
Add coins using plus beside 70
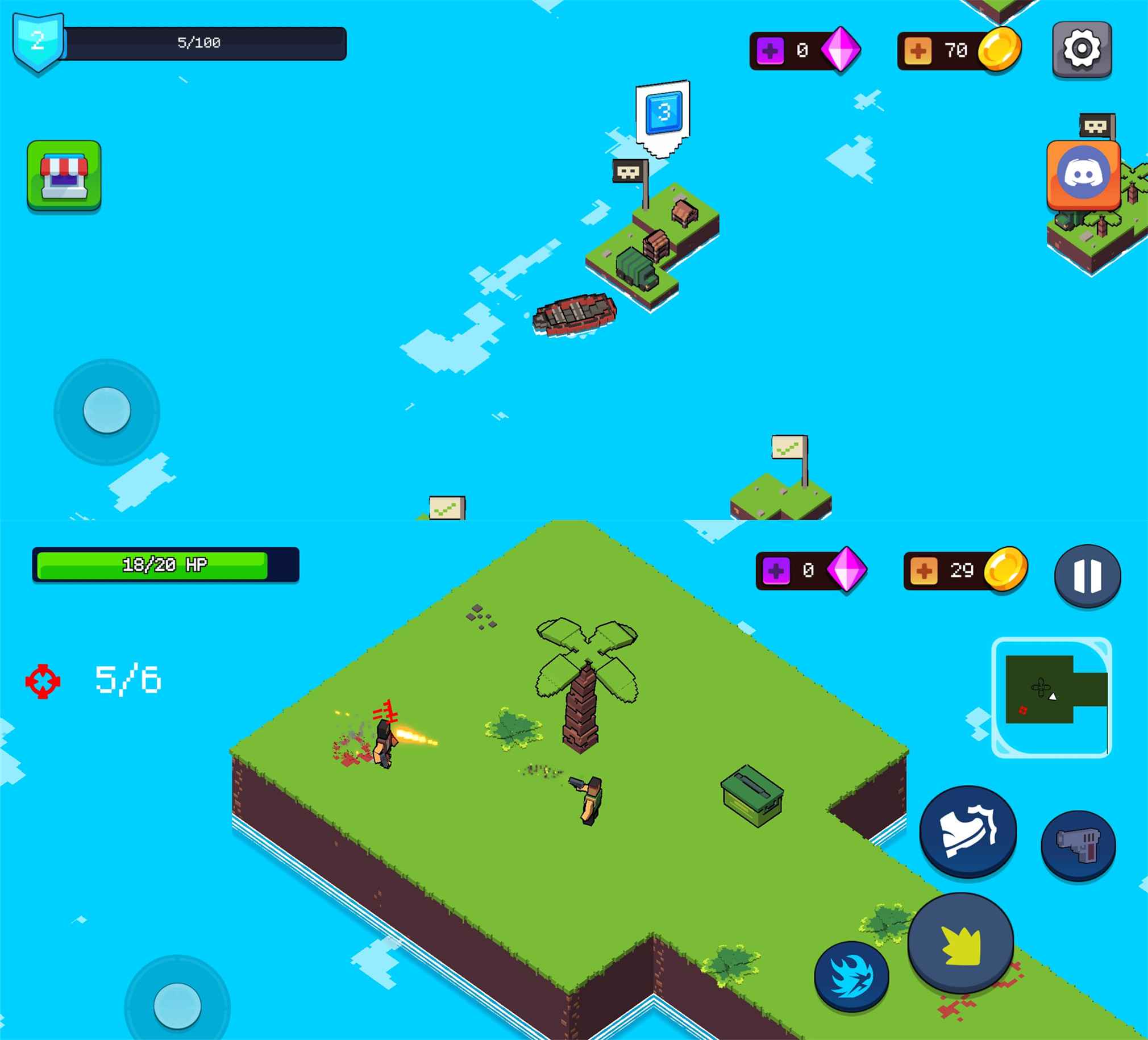(x=917, y=51)
